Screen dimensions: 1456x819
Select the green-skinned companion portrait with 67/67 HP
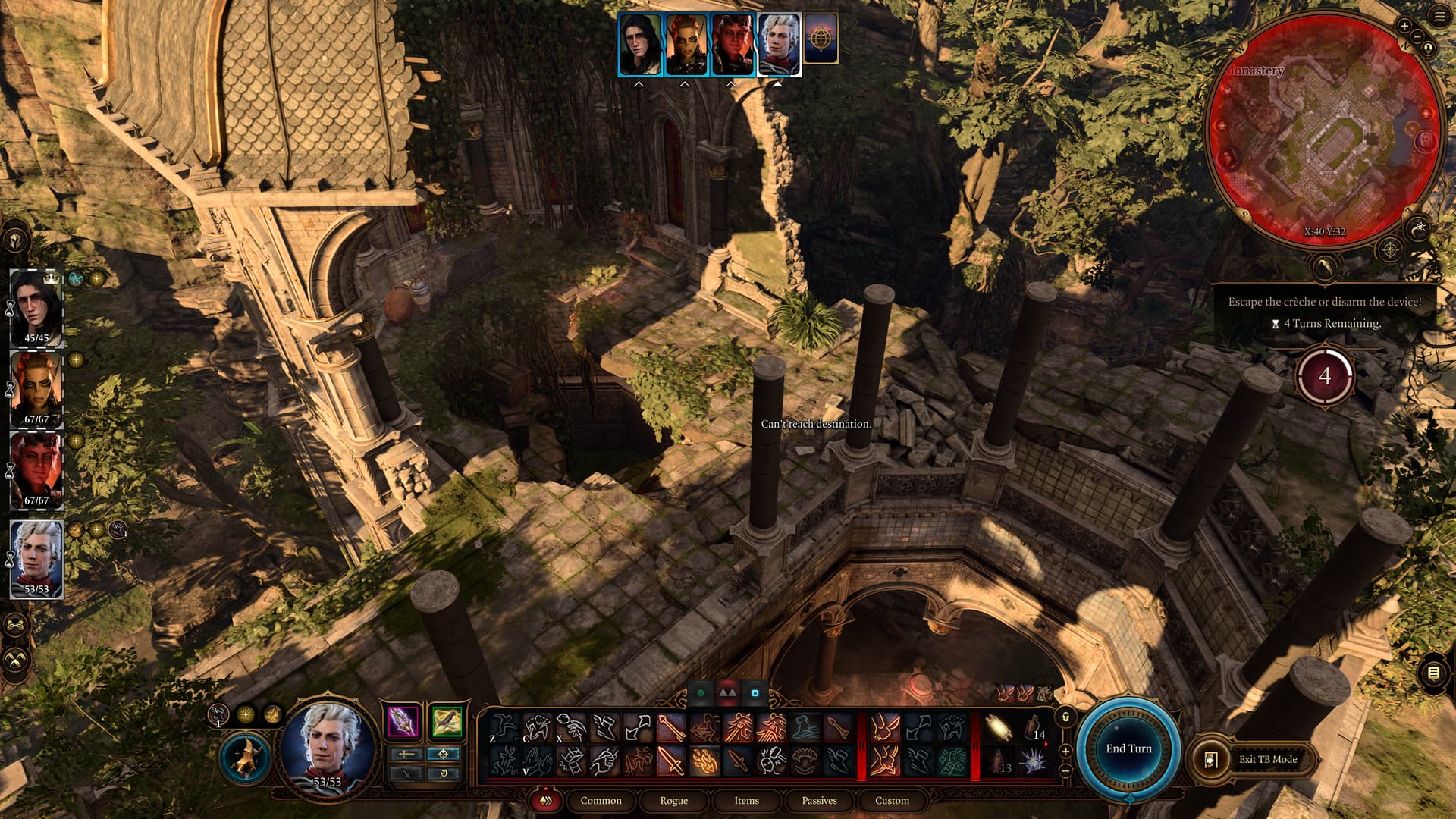(36, 389)
